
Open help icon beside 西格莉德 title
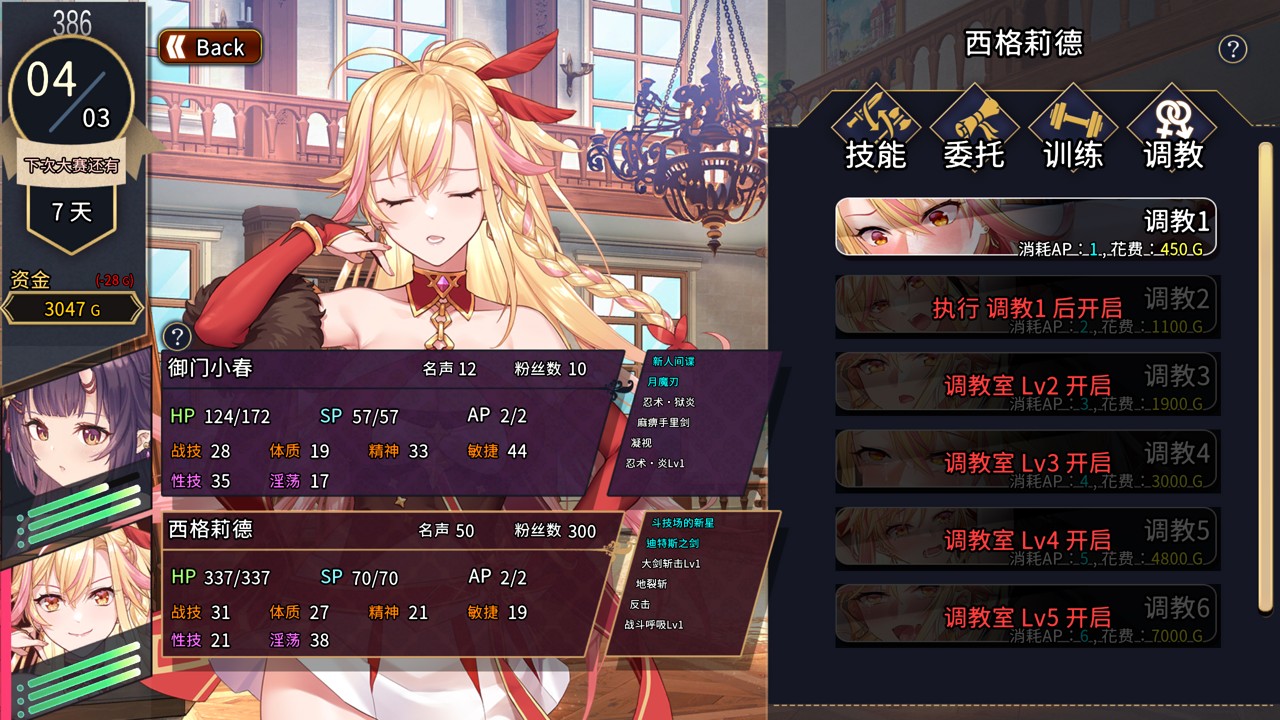pyautogui.click(x=1233, y=49)
